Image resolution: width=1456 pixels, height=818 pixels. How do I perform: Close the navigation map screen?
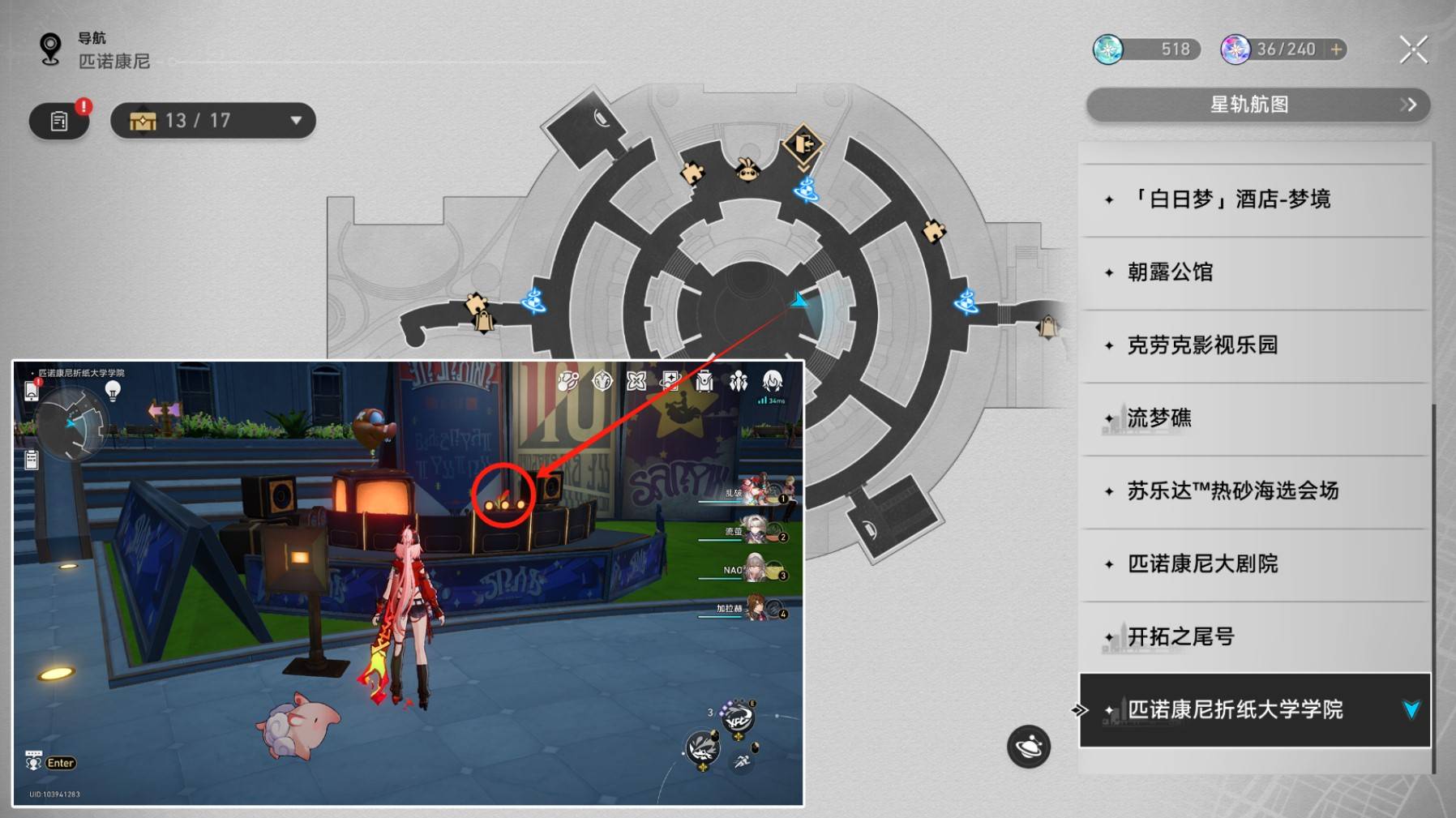point(1413,49)
